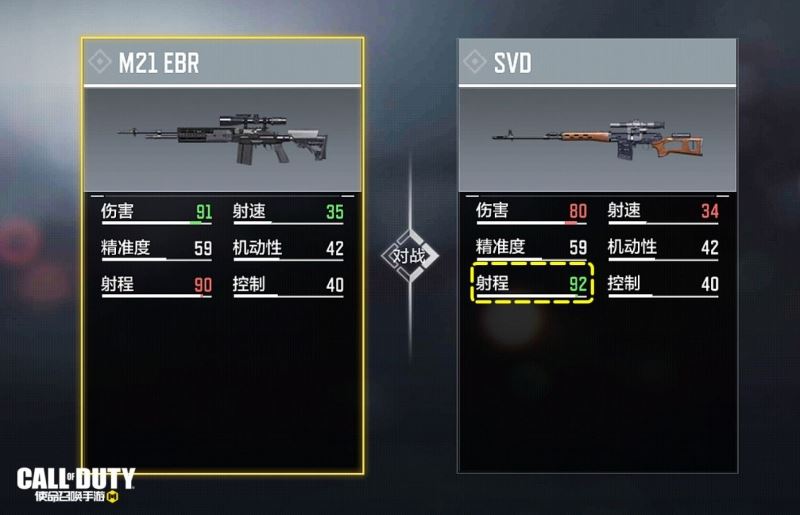Click the 对战 diamond button
800x515 pixels.
coord(409,256)
